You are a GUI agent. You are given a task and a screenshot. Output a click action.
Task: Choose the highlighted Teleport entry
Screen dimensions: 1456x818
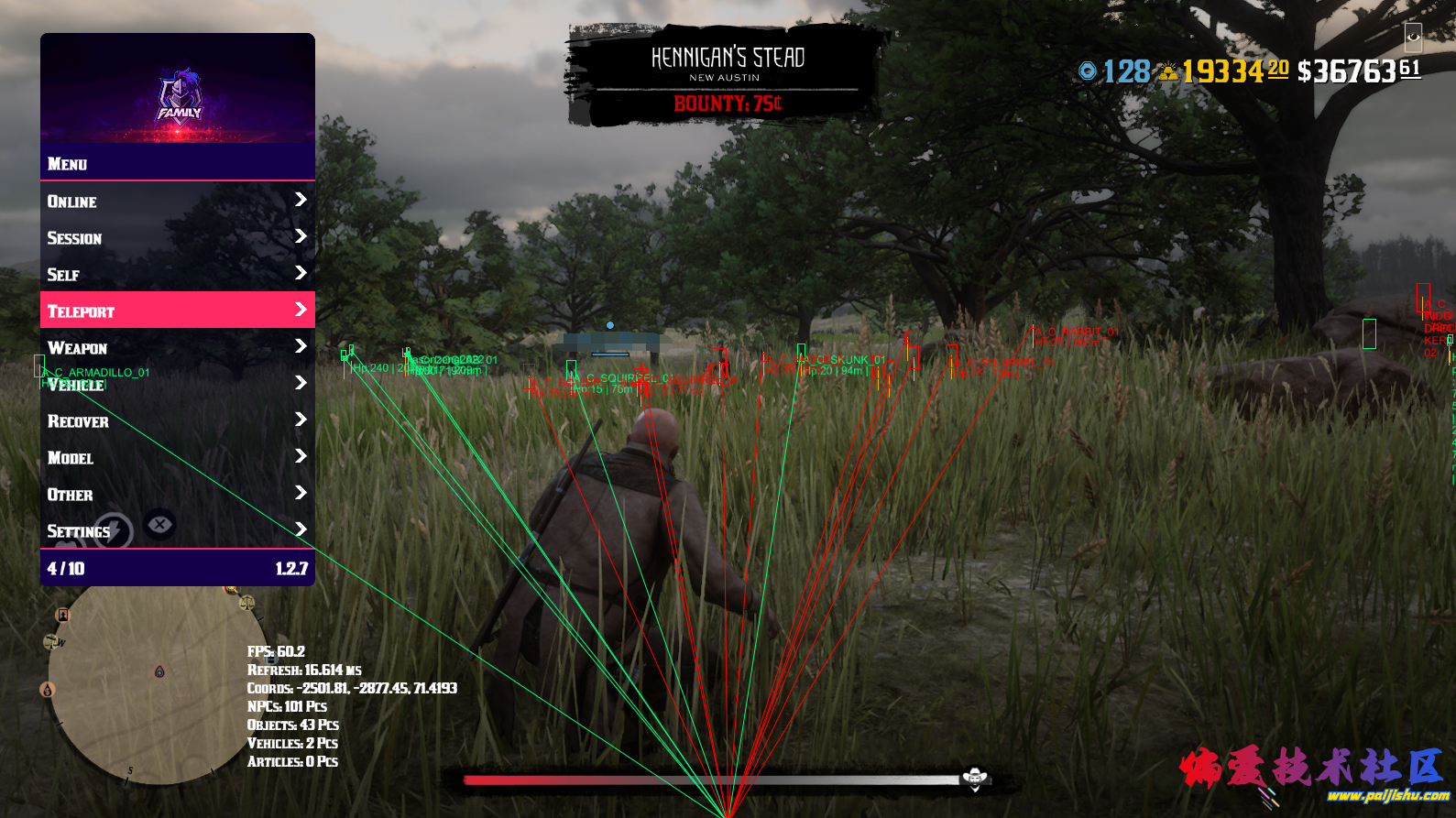177,311
